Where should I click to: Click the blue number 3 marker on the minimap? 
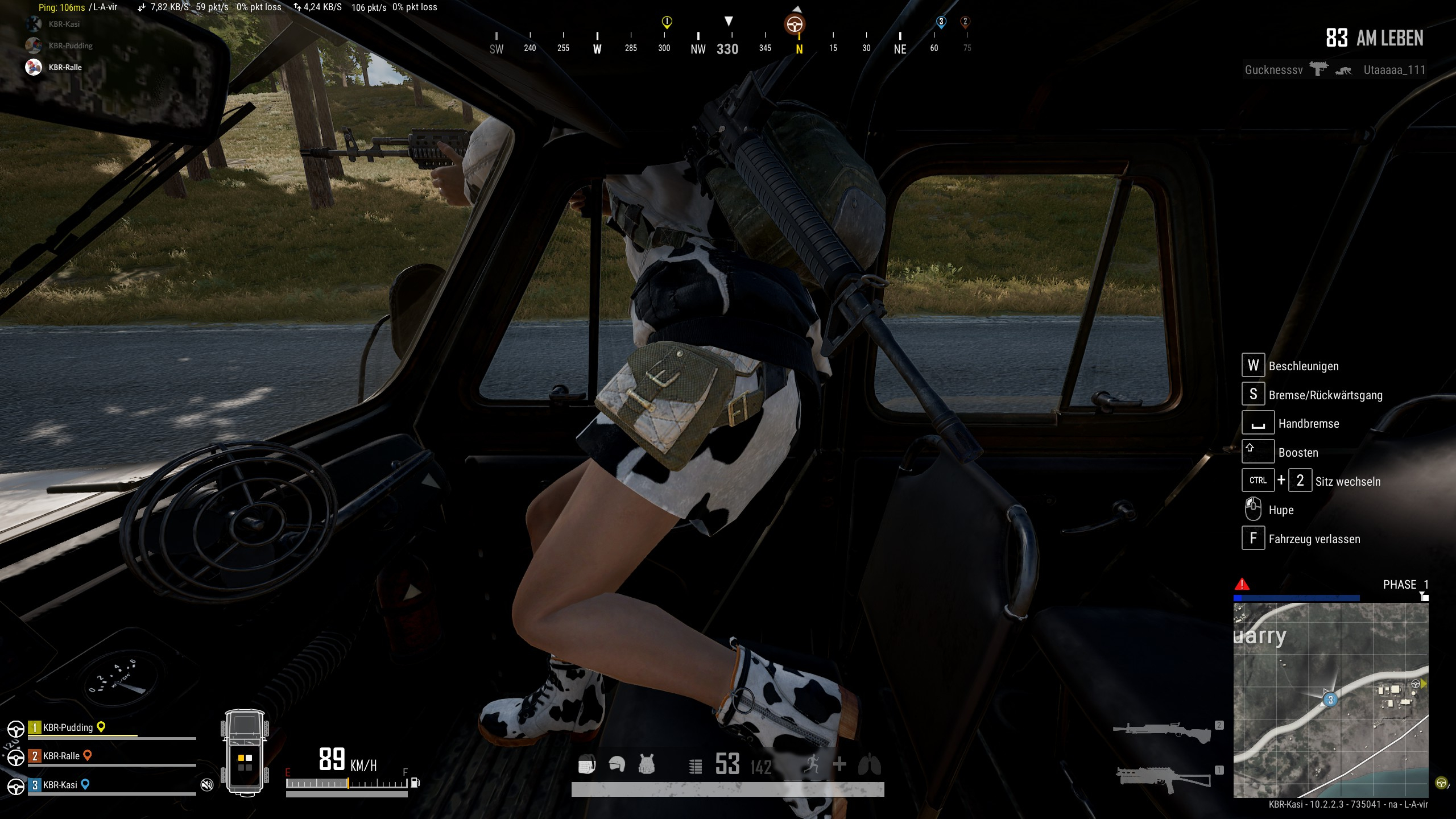[1330, 700]
